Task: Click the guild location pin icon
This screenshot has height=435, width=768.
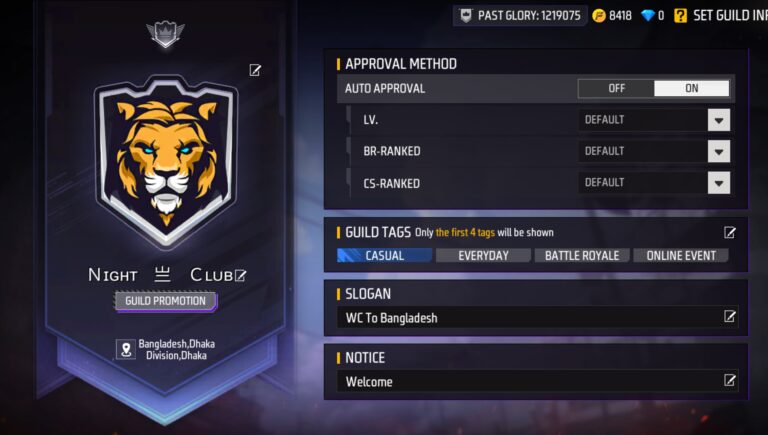Action: coord(126,349)
